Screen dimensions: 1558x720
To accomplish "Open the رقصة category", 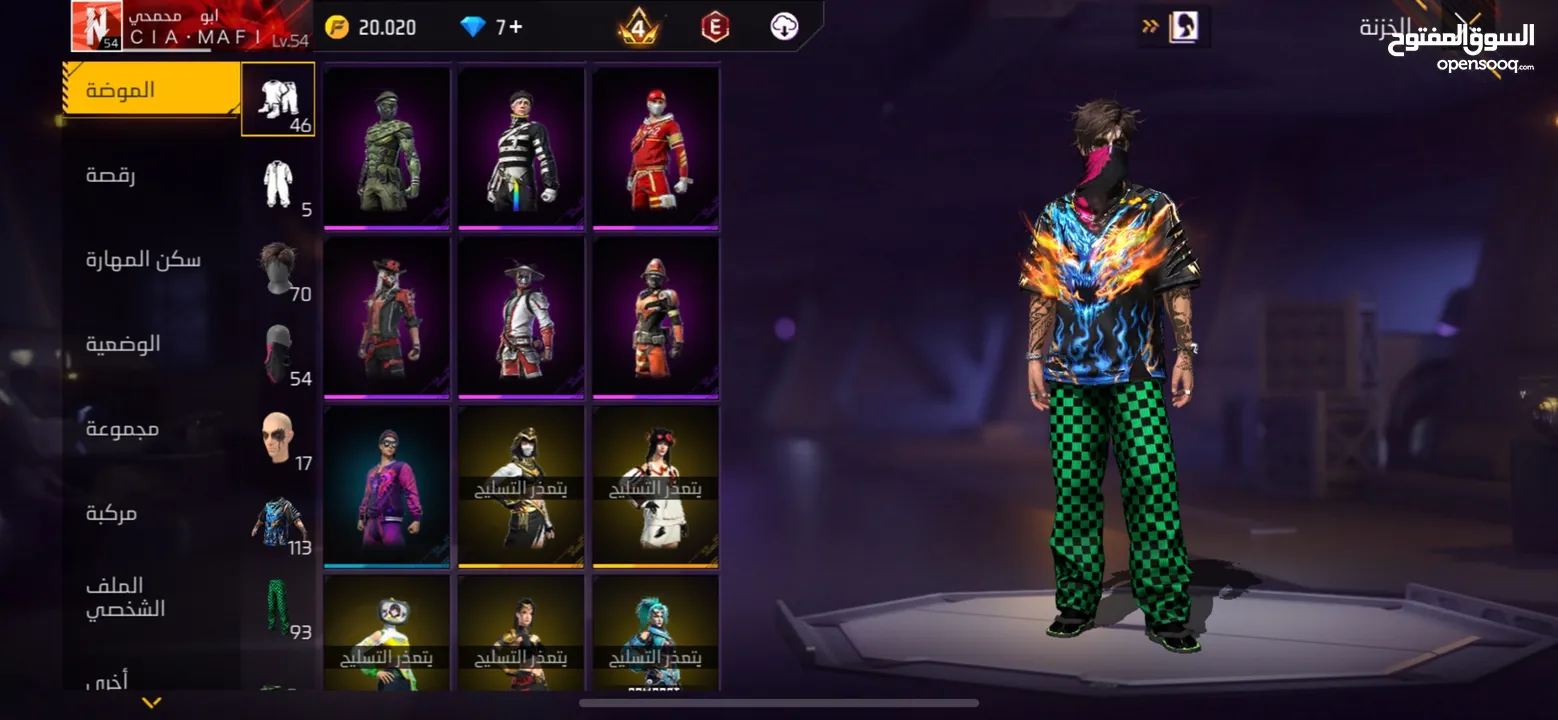I will (x=112, y=175).
